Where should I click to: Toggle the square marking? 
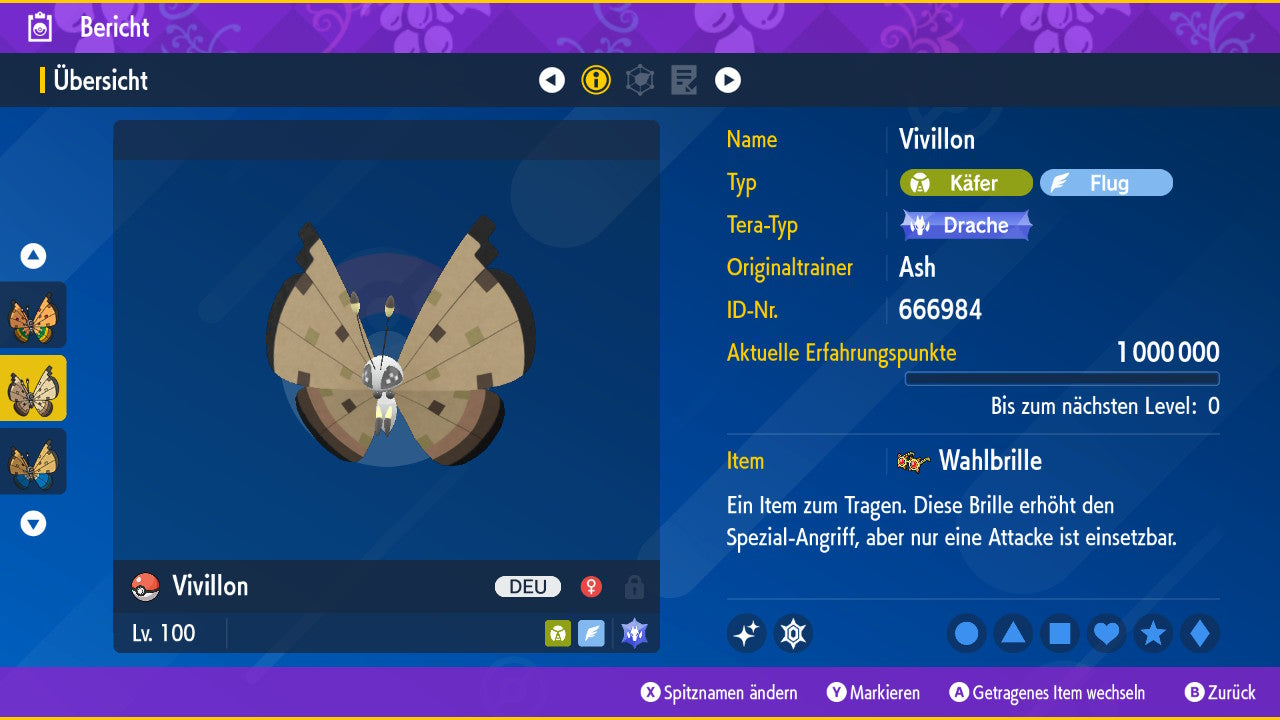pyautogui.click(x=1060, y=633)
